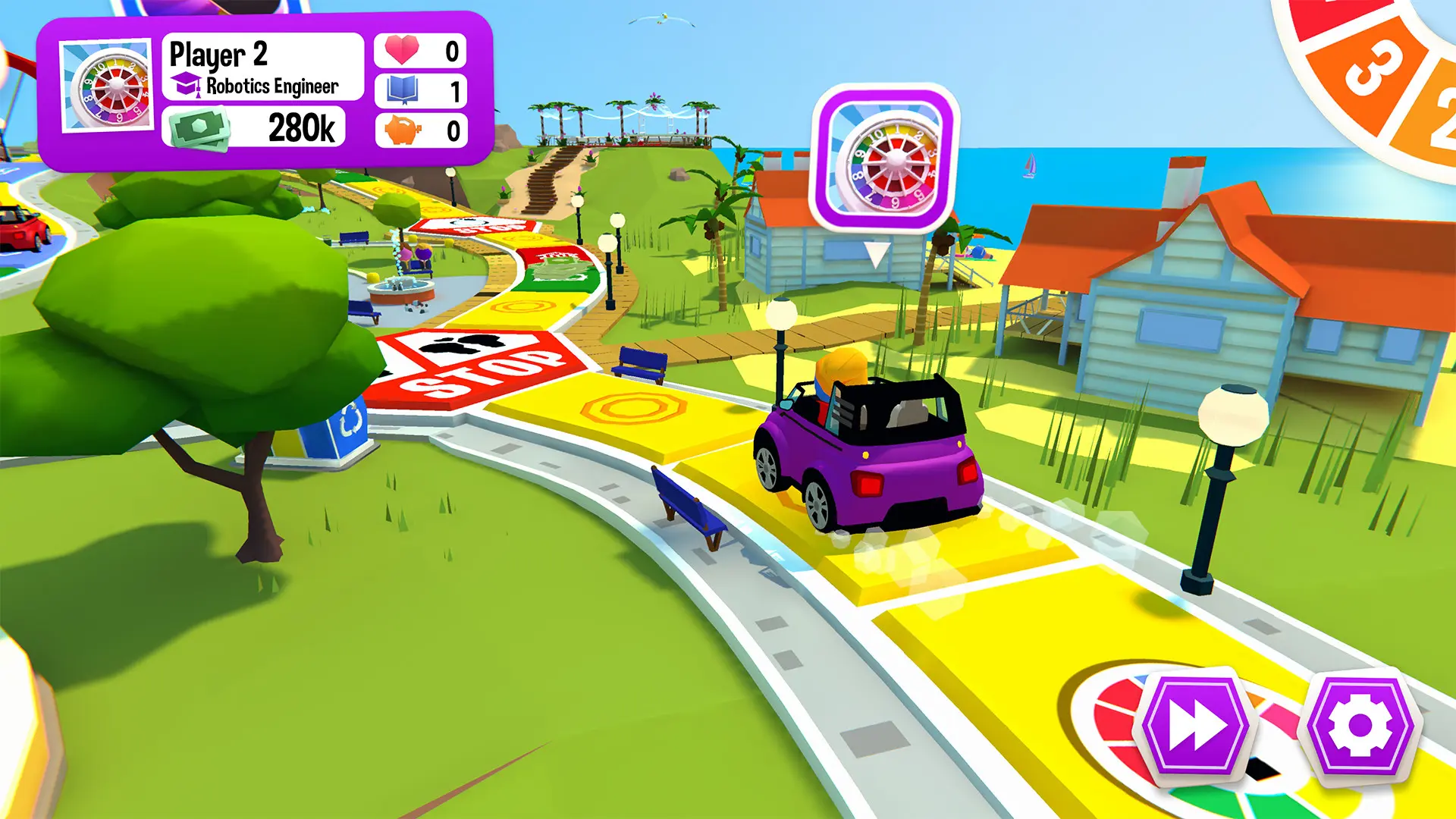Tap the yellow octagon spin-to-win space
This screenshot has height=819, width=1456.
tap(629, 409)
